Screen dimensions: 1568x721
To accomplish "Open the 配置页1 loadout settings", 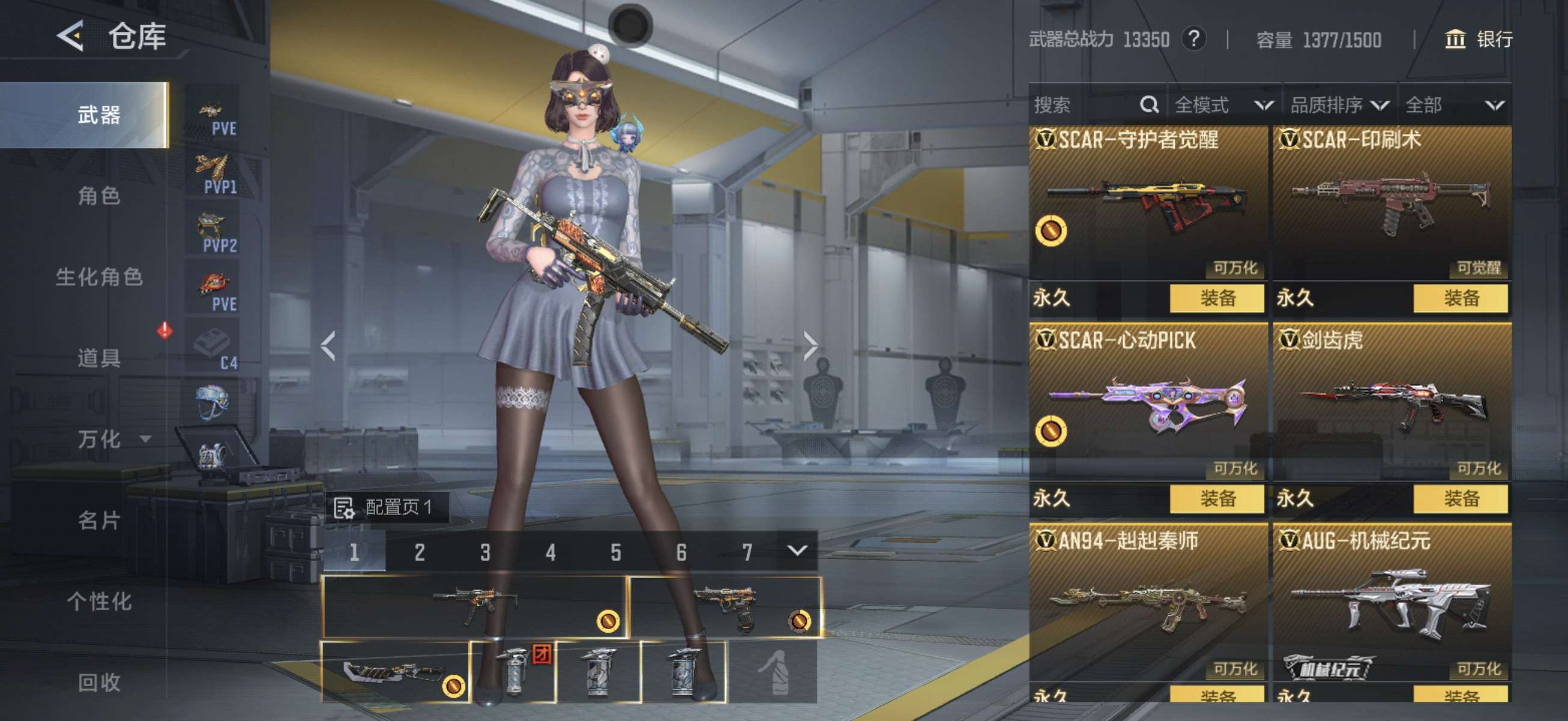I will 385,507.
